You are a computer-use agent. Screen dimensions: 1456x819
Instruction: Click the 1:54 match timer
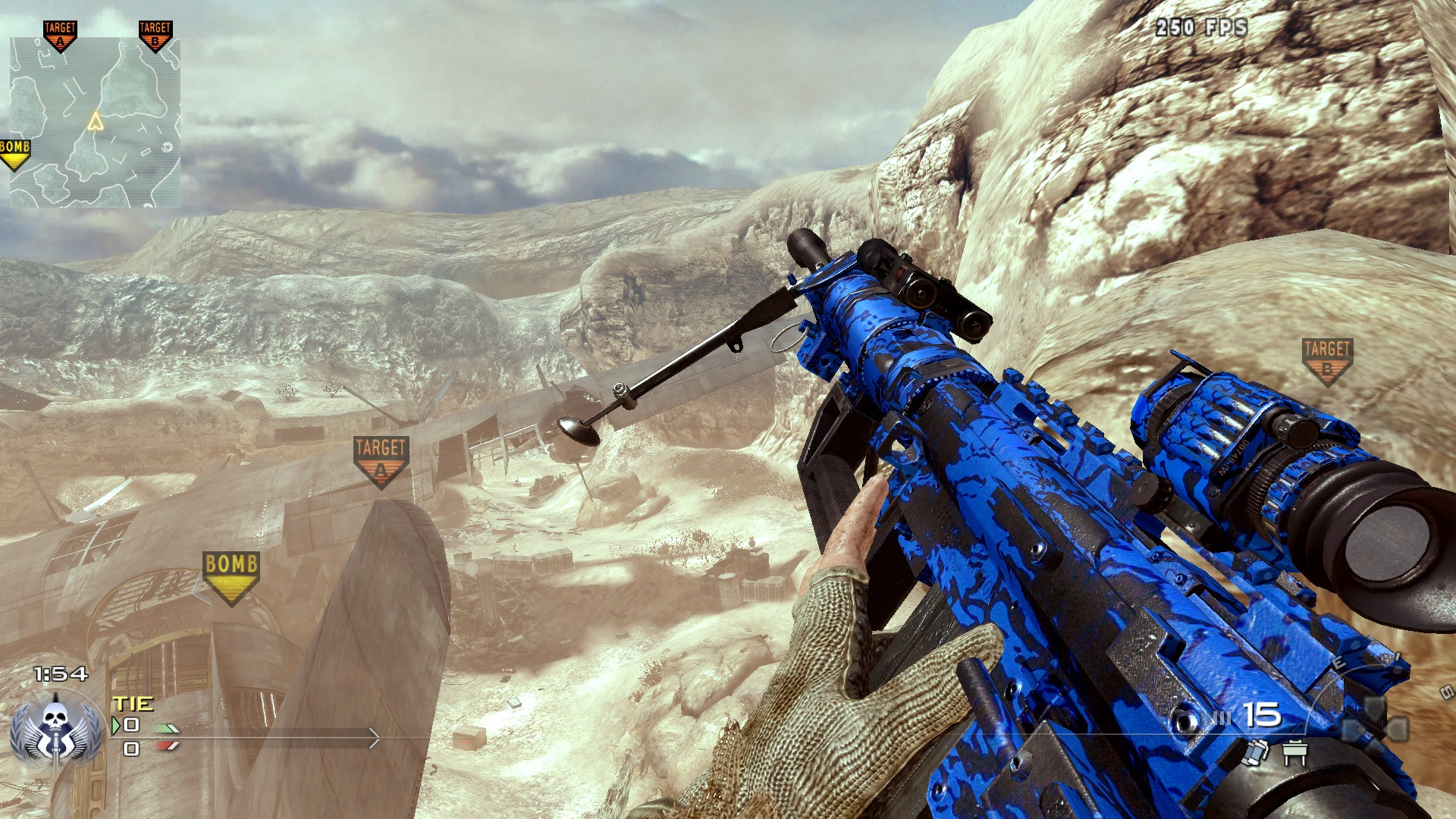coord(61,673)
